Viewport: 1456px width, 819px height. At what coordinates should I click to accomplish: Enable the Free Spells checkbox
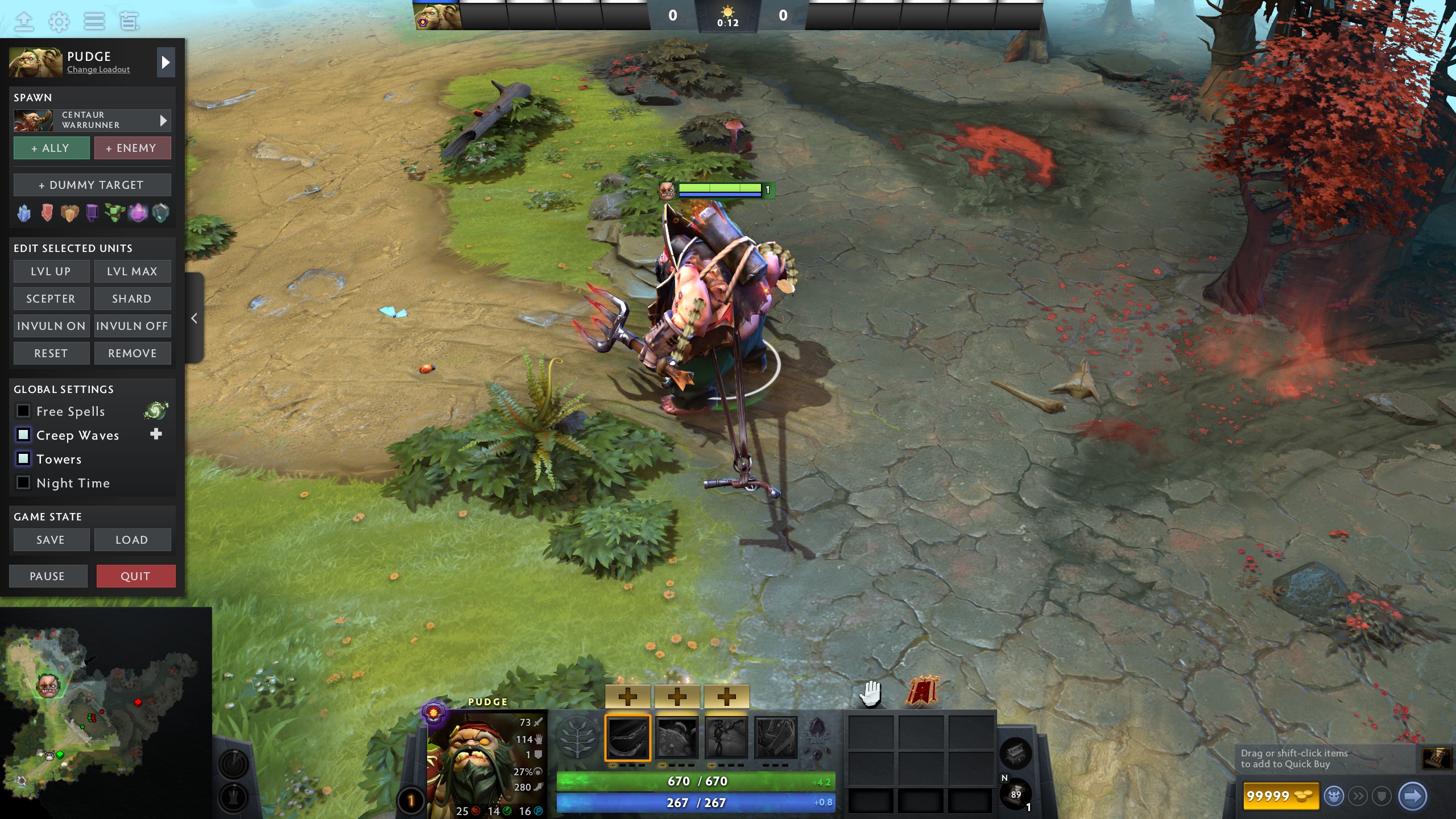click(23, 411)
